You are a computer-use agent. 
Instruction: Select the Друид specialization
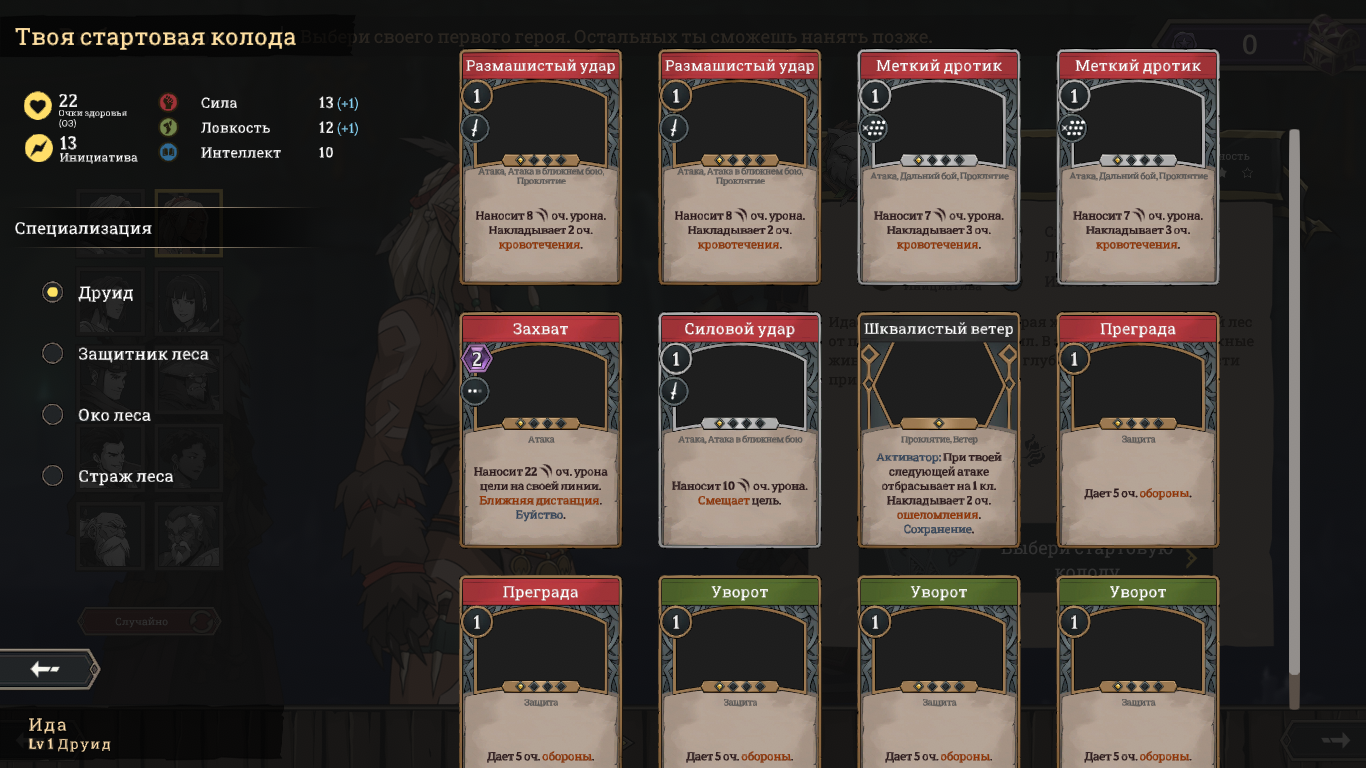click(x=53, y=293)
